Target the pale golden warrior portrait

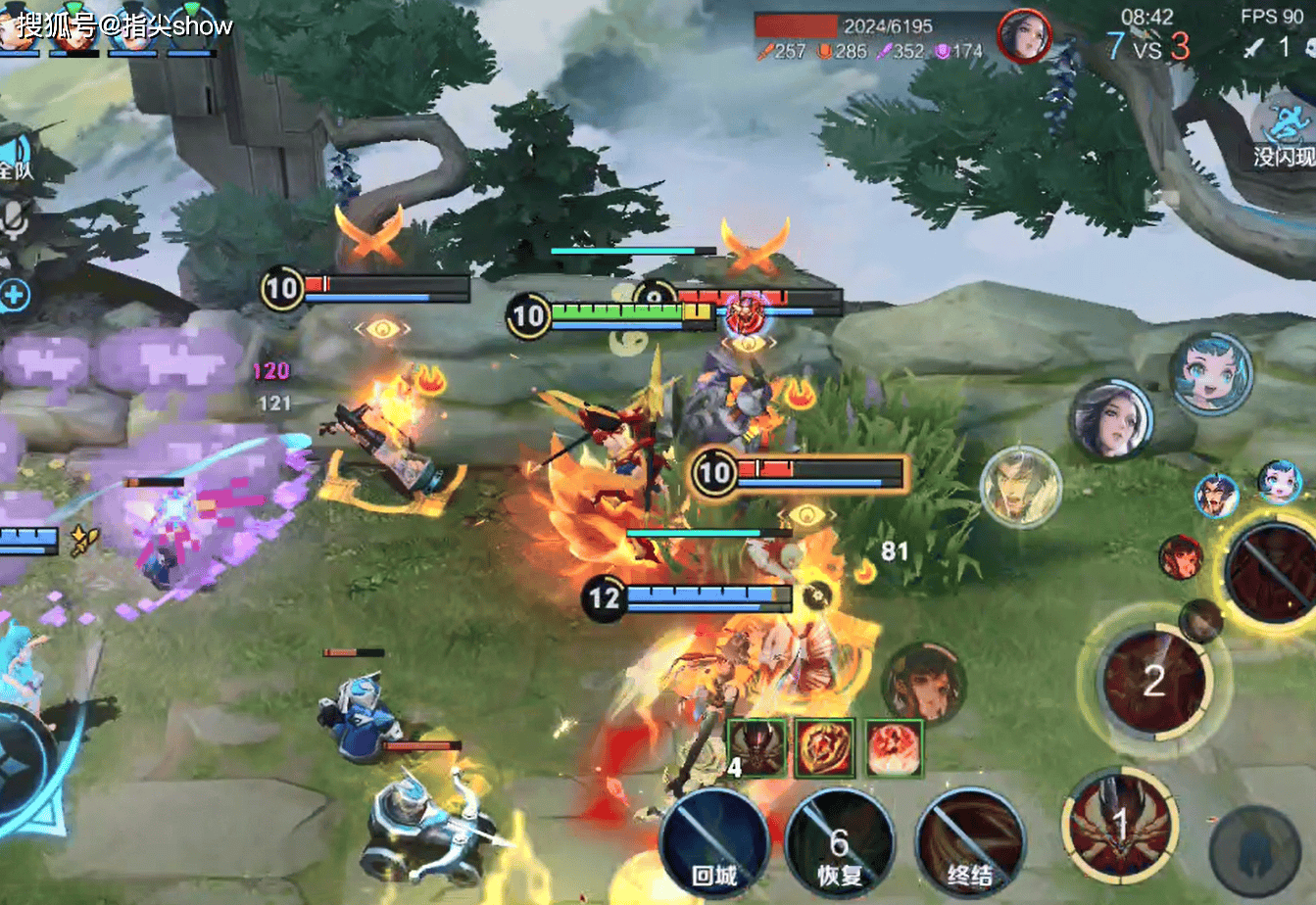1020,486
